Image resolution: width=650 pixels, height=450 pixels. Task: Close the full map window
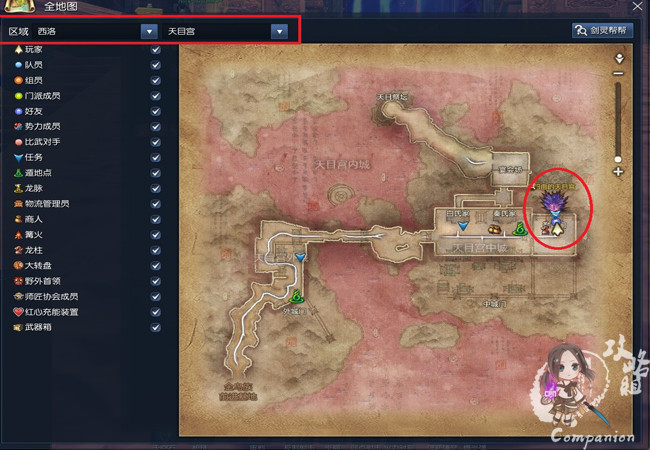point(637,6)
